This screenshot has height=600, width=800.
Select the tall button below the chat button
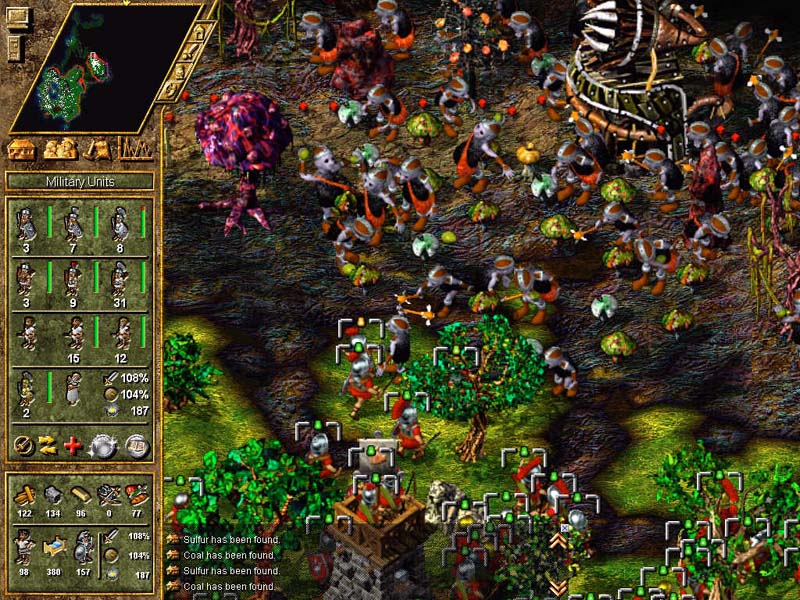pyautogui.click(x=14, y=47)
